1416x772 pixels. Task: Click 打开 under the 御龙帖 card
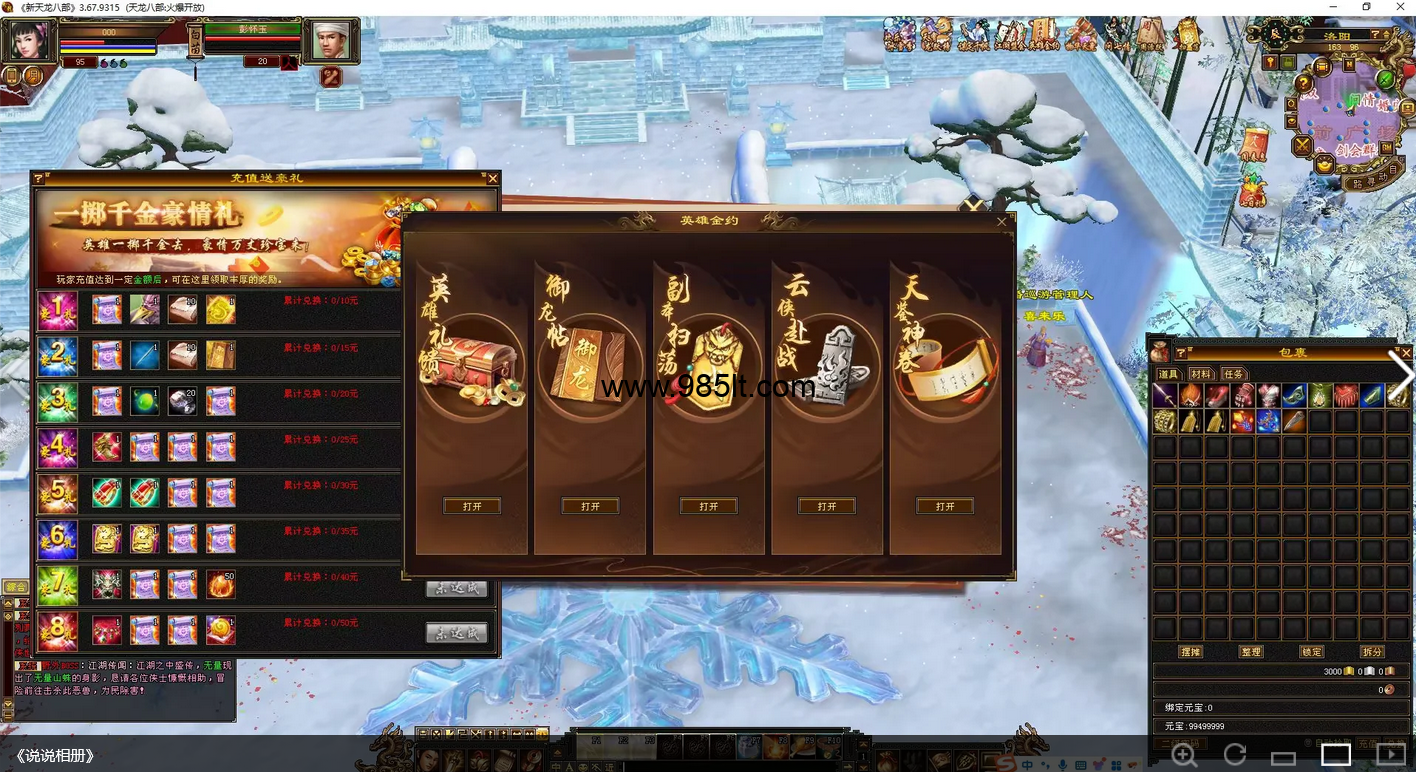tap(590, 507)
